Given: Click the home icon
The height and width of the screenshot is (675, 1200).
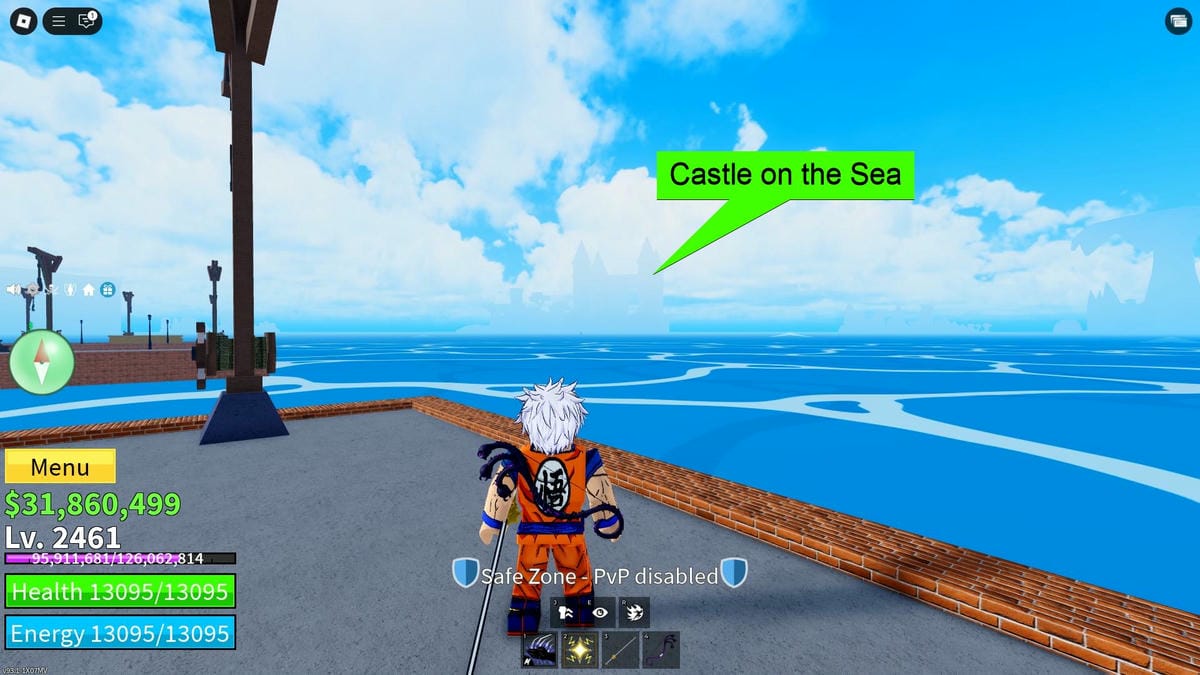Looking at the screenshot, I should pos(89,290).
